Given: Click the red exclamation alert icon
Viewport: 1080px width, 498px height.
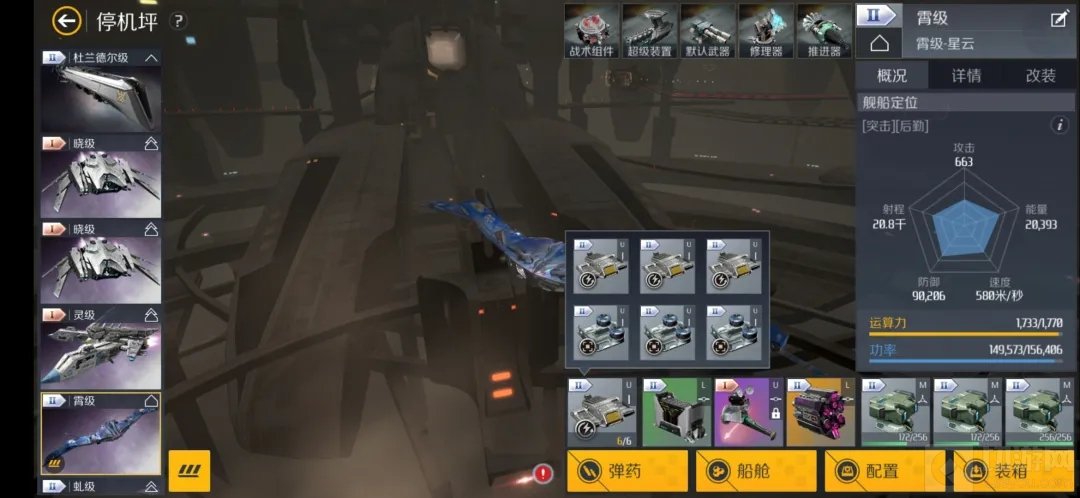Looking at the screenshot, I should click(543, 473).
